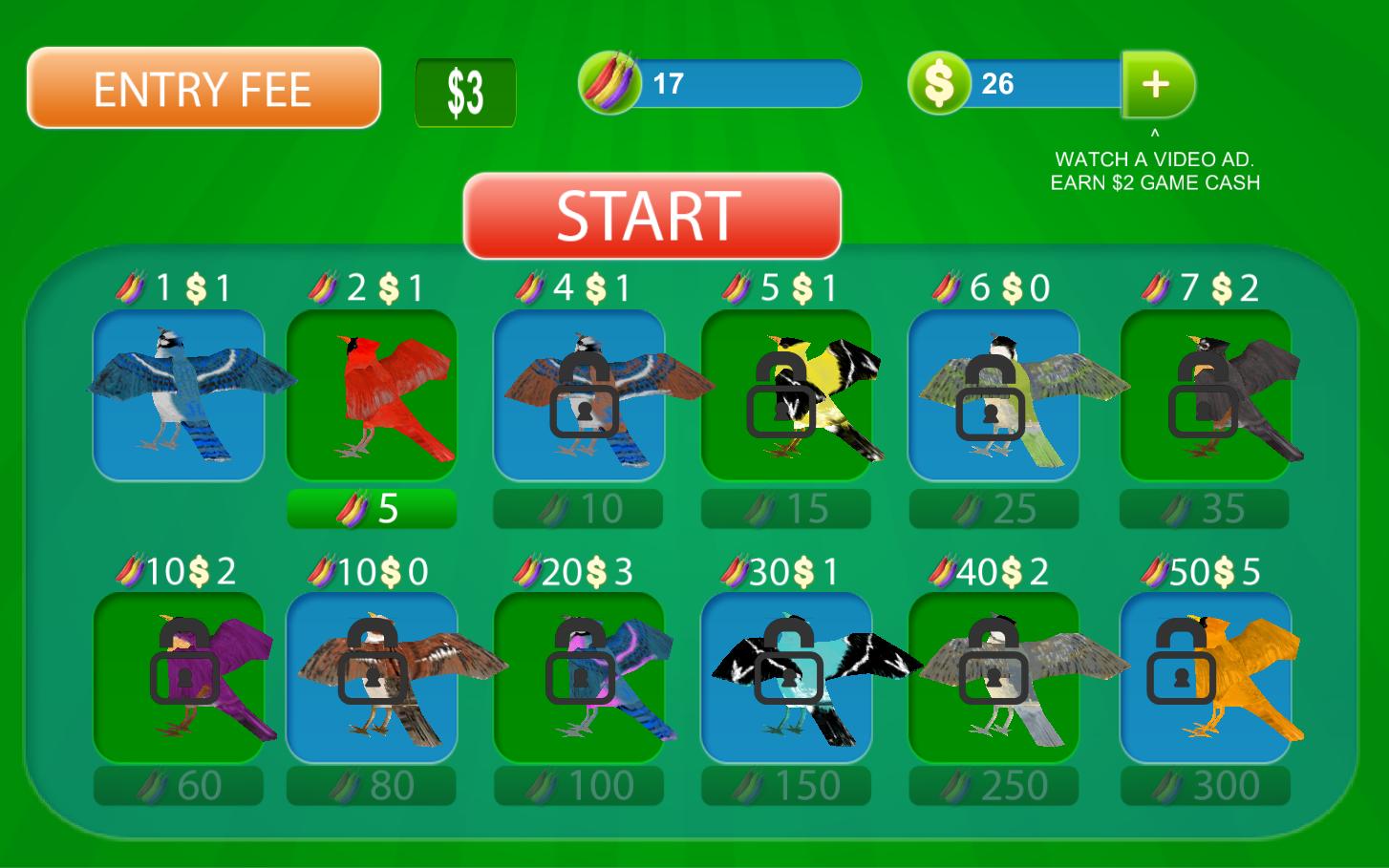Click the locked yellow-and-black bird
This screenshot has width=1389, height=868.
click(x=785, y=394)
